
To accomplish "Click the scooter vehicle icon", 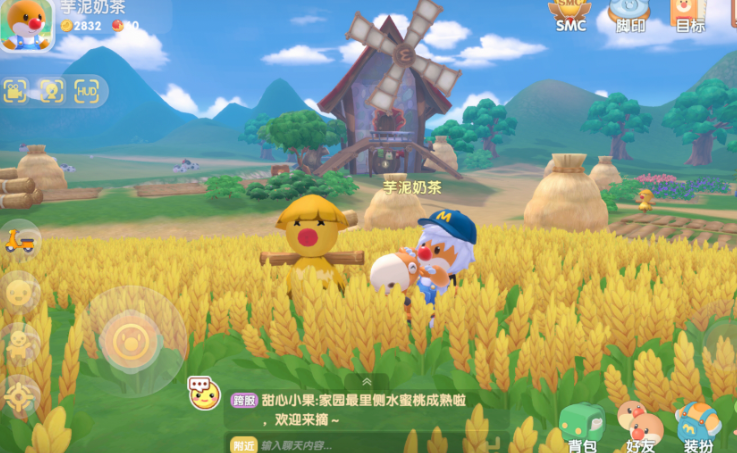I will click(x=19, y=241).
